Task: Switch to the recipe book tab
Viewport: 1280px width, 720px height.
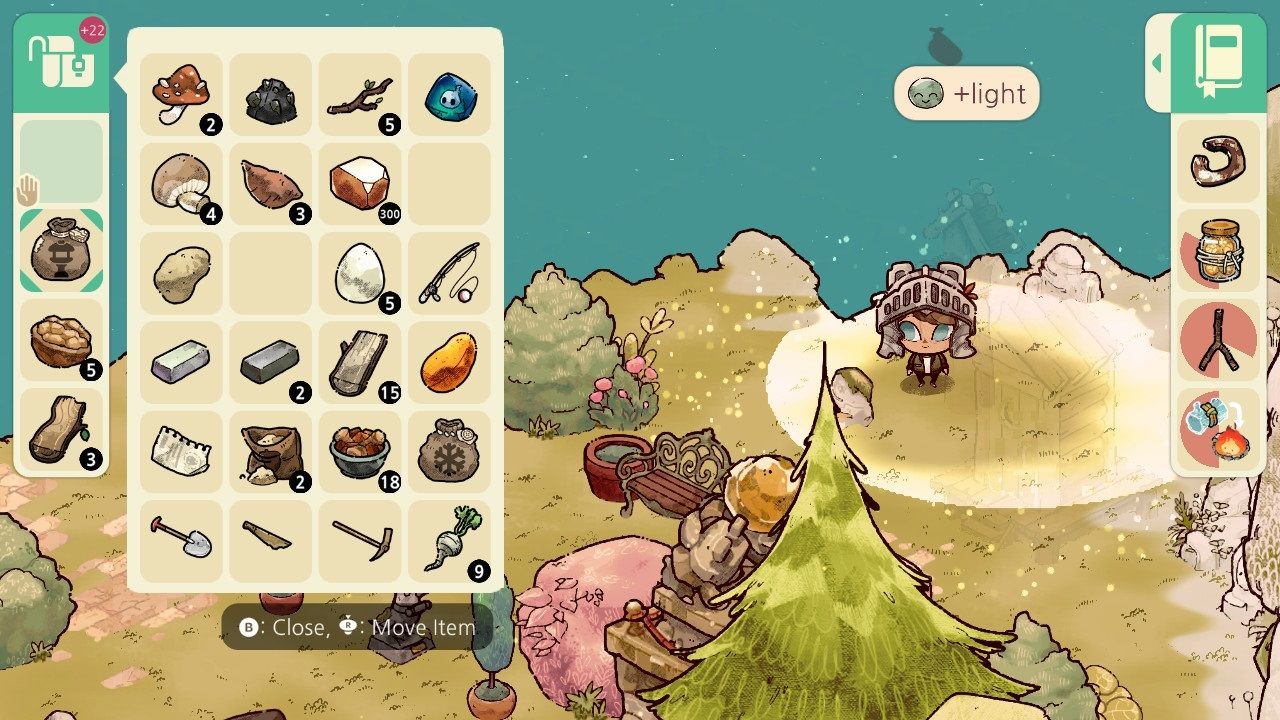Action: tap(1218, 65)
